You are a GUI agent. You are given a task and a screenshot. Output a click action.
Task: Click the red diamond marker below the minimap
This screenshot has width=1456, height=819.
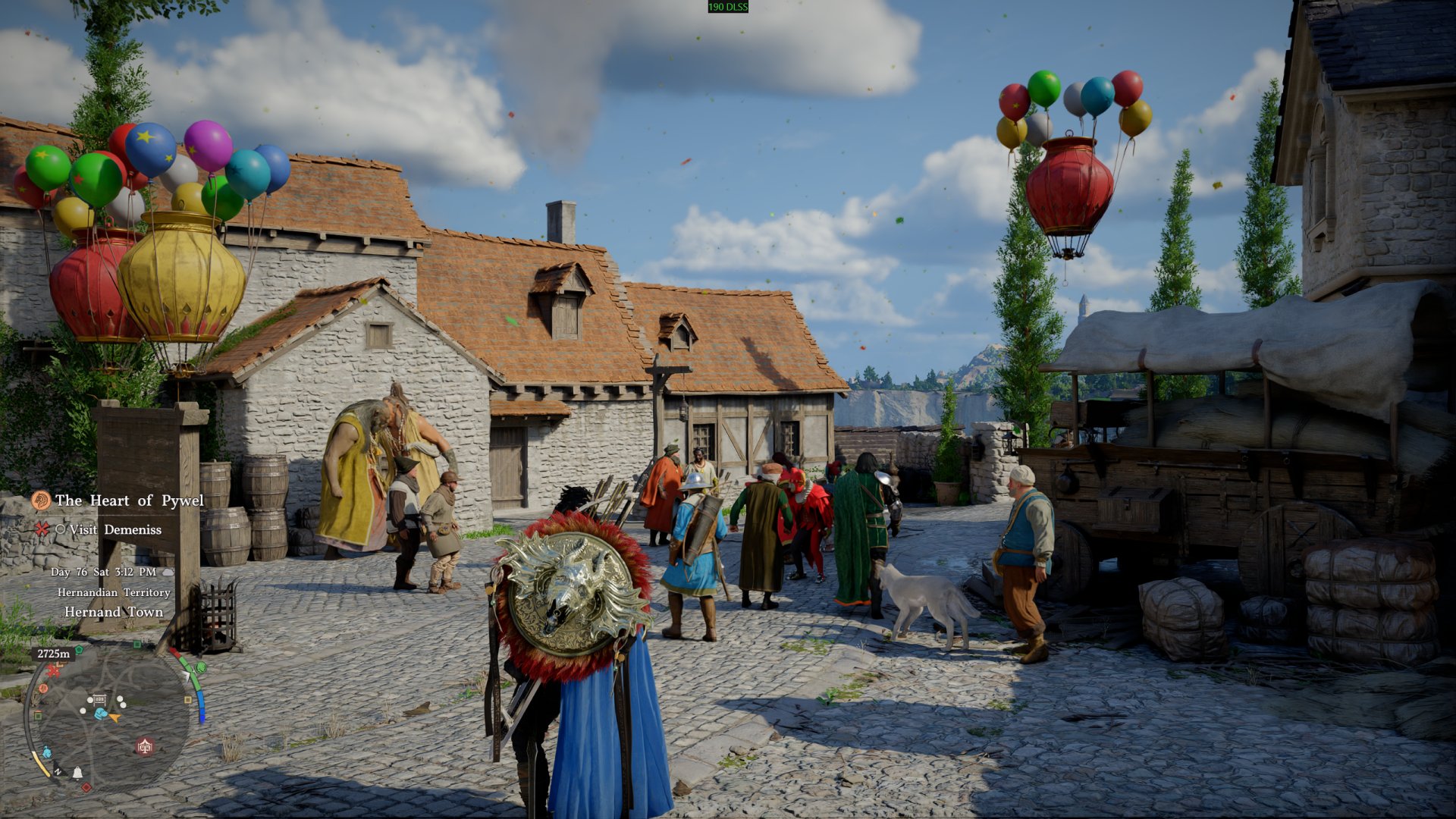[x=86, y=787]
